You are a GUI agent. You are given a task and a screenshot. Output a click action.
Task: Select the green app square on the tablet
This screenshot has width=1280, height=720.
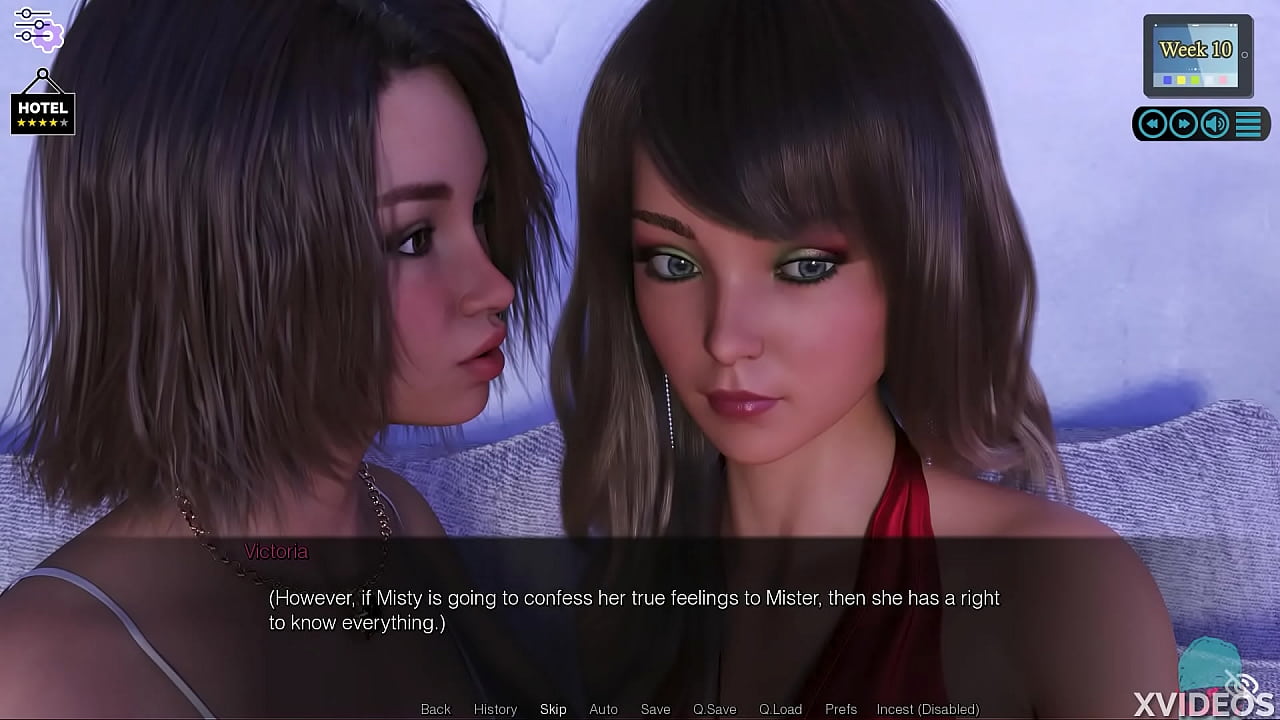pyautogui.click(x=1195, y=79)
